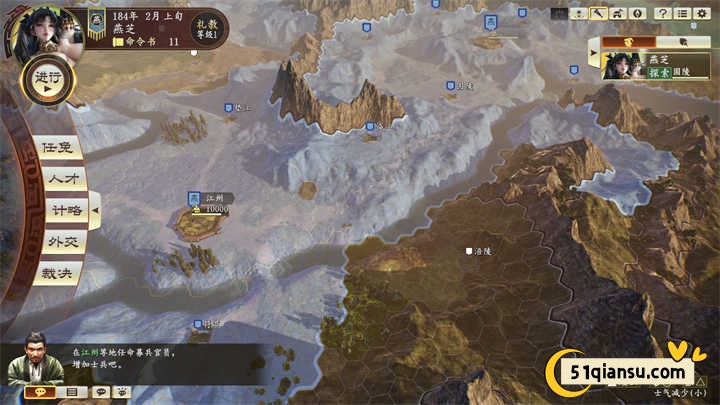
Task: Open the 任免 appointments menu
Action: [56, 146]
